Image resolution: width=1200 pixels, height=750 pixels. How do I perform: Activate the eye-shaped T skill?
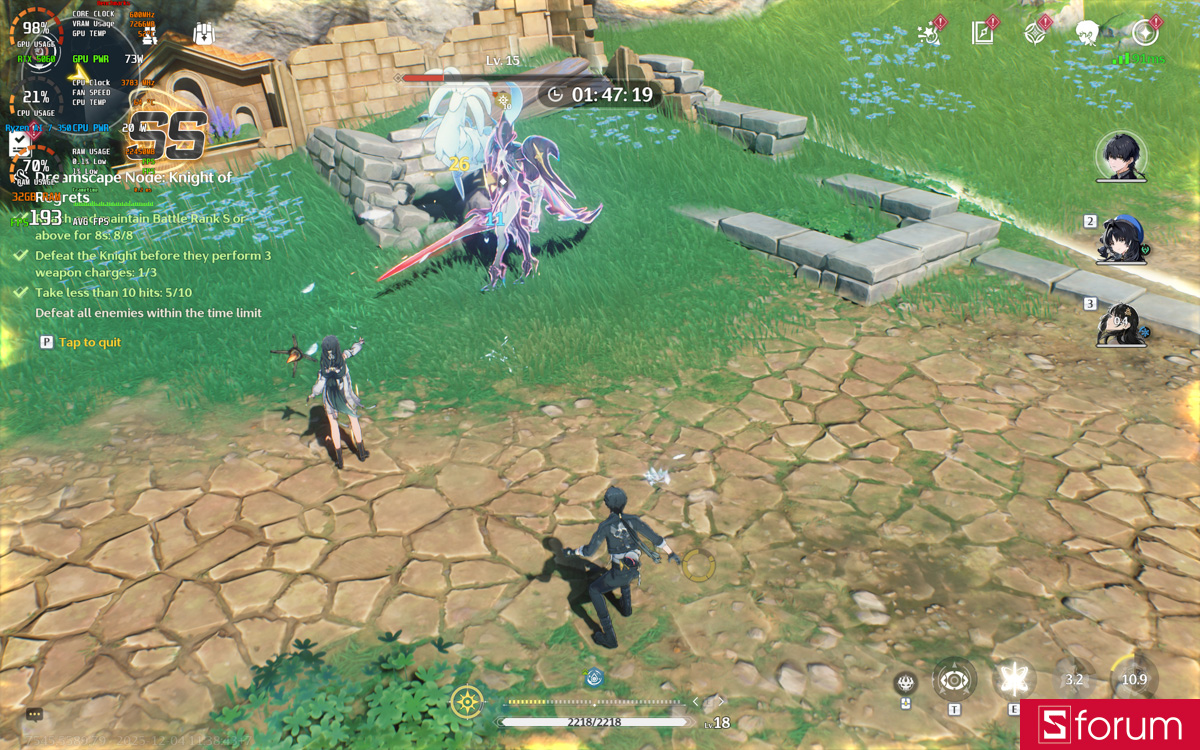954,681
